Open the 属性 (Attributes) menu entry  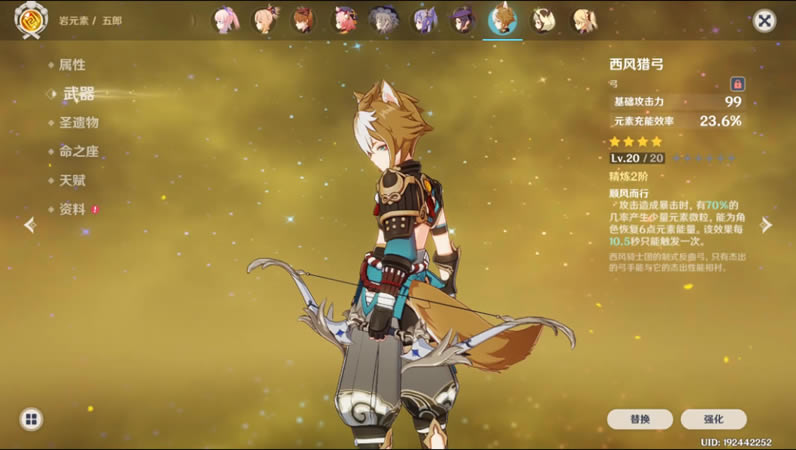[72, 65]
